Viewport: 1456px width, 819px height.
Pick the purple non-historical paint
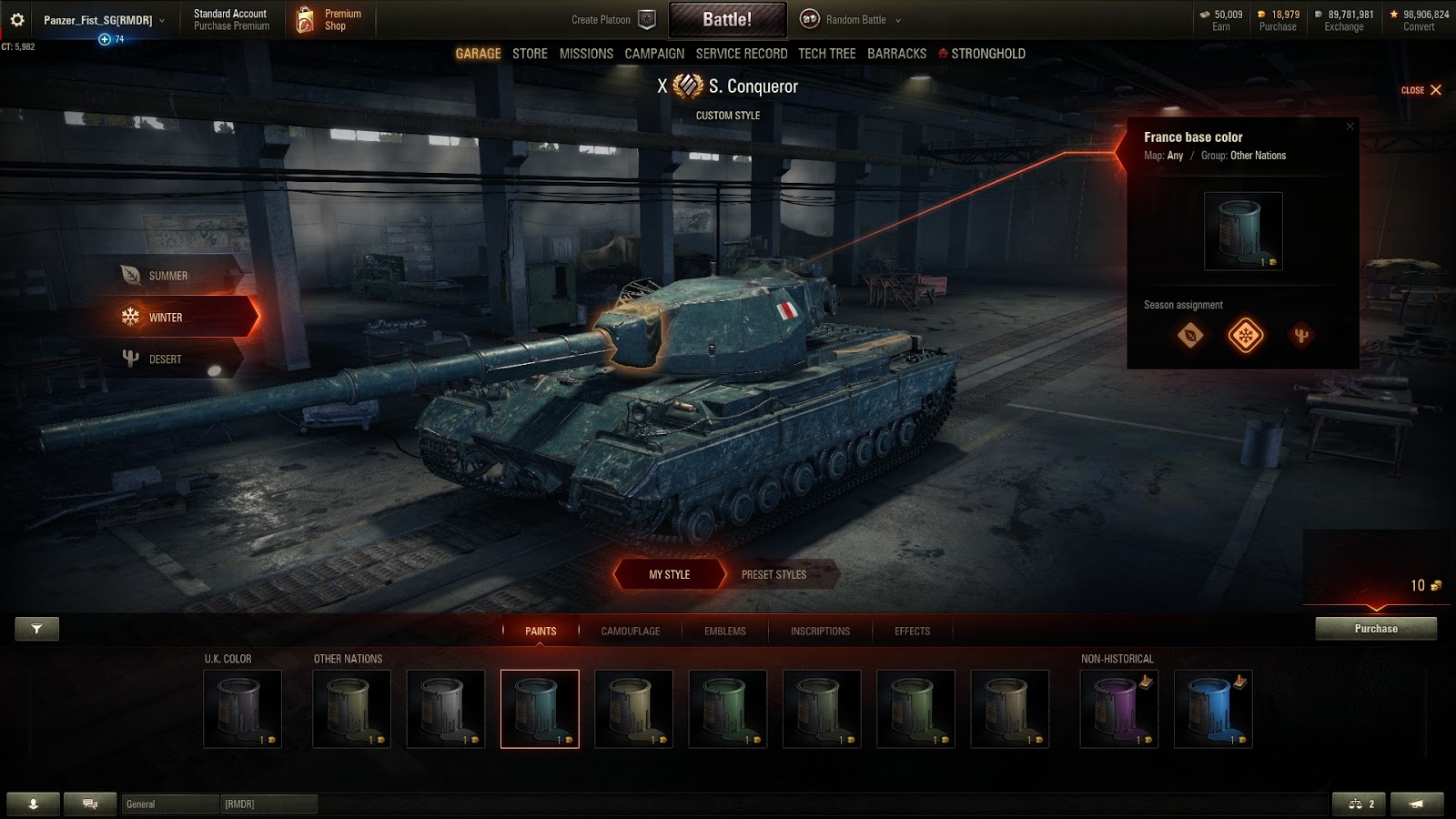tap(1118, 709)
